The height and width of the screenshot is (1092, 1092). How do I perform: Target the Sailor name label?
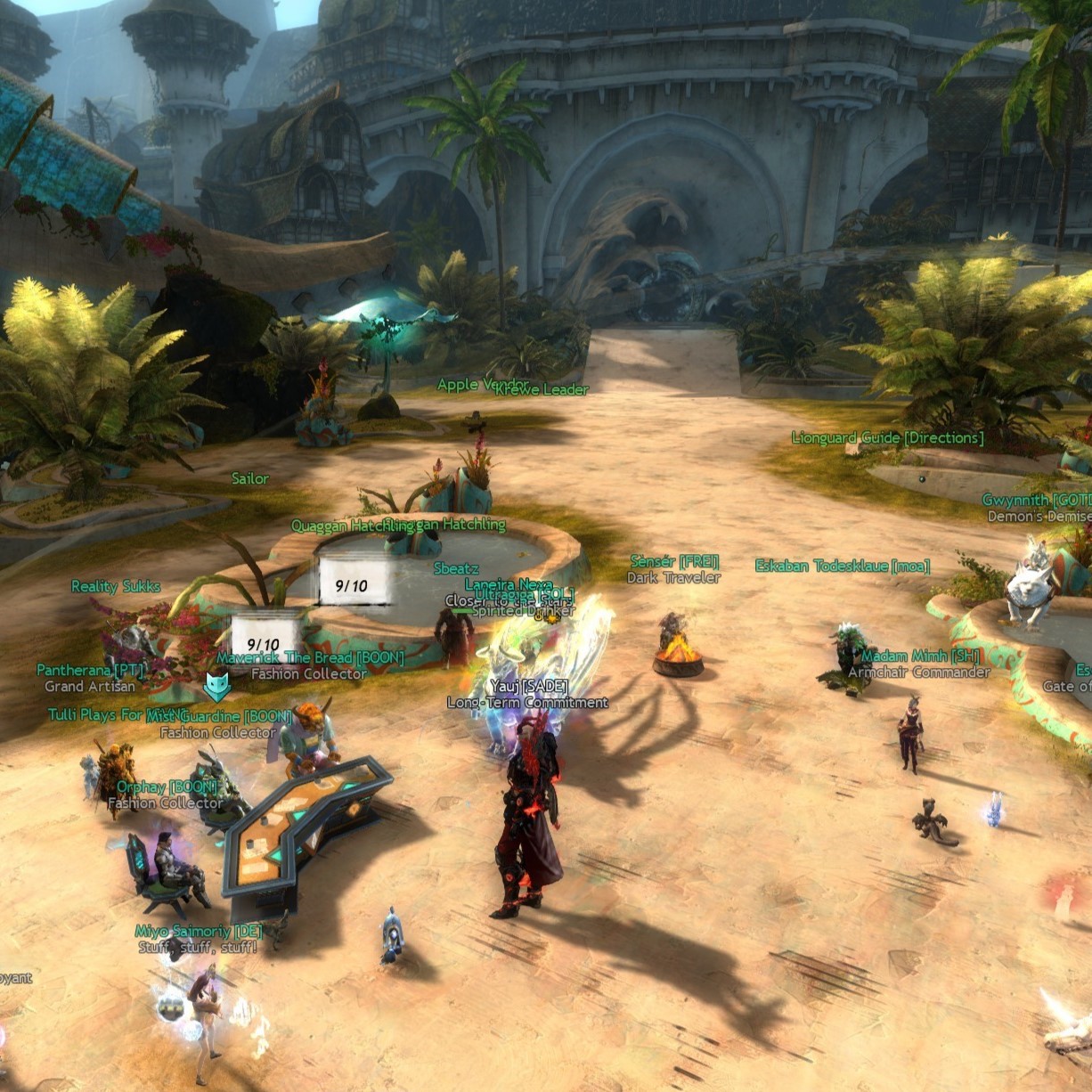[x=249, y=479]
